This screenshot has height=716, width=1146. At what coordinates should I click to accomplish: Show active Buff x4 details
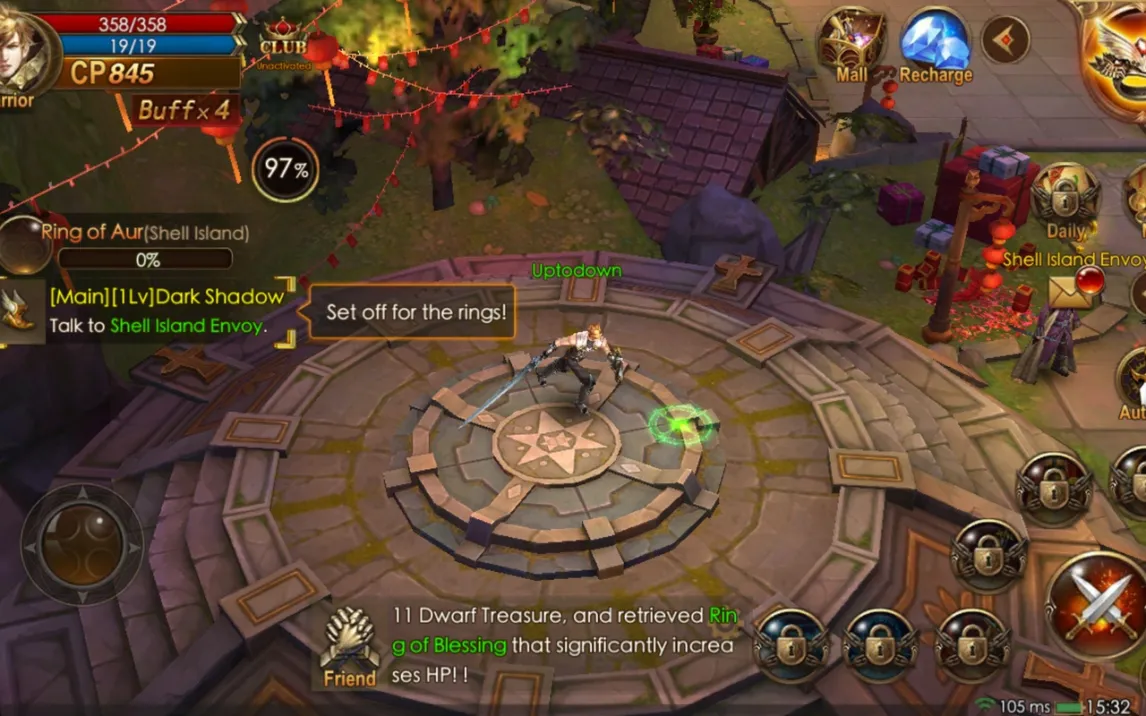pos(185,109)
